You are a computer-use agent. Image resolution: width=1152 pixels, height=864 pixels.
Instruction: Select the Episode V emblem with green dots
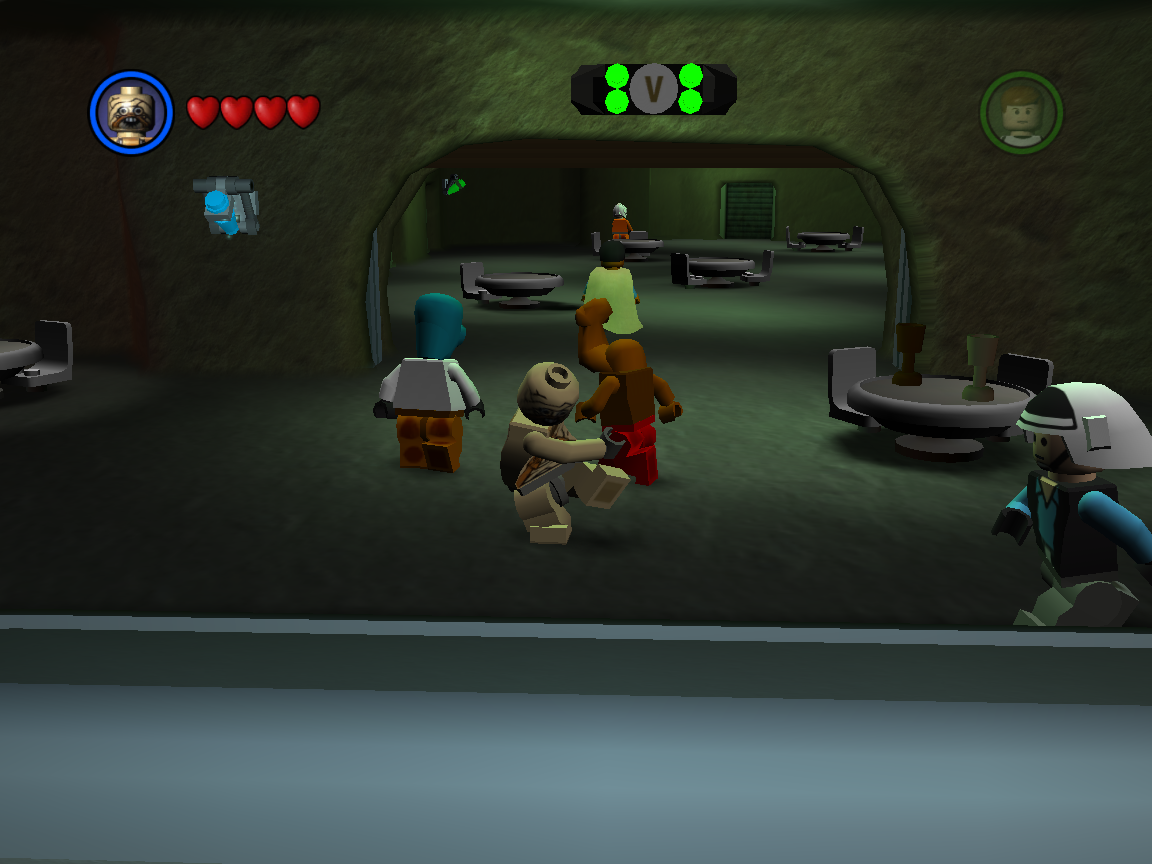pos(654,89)
